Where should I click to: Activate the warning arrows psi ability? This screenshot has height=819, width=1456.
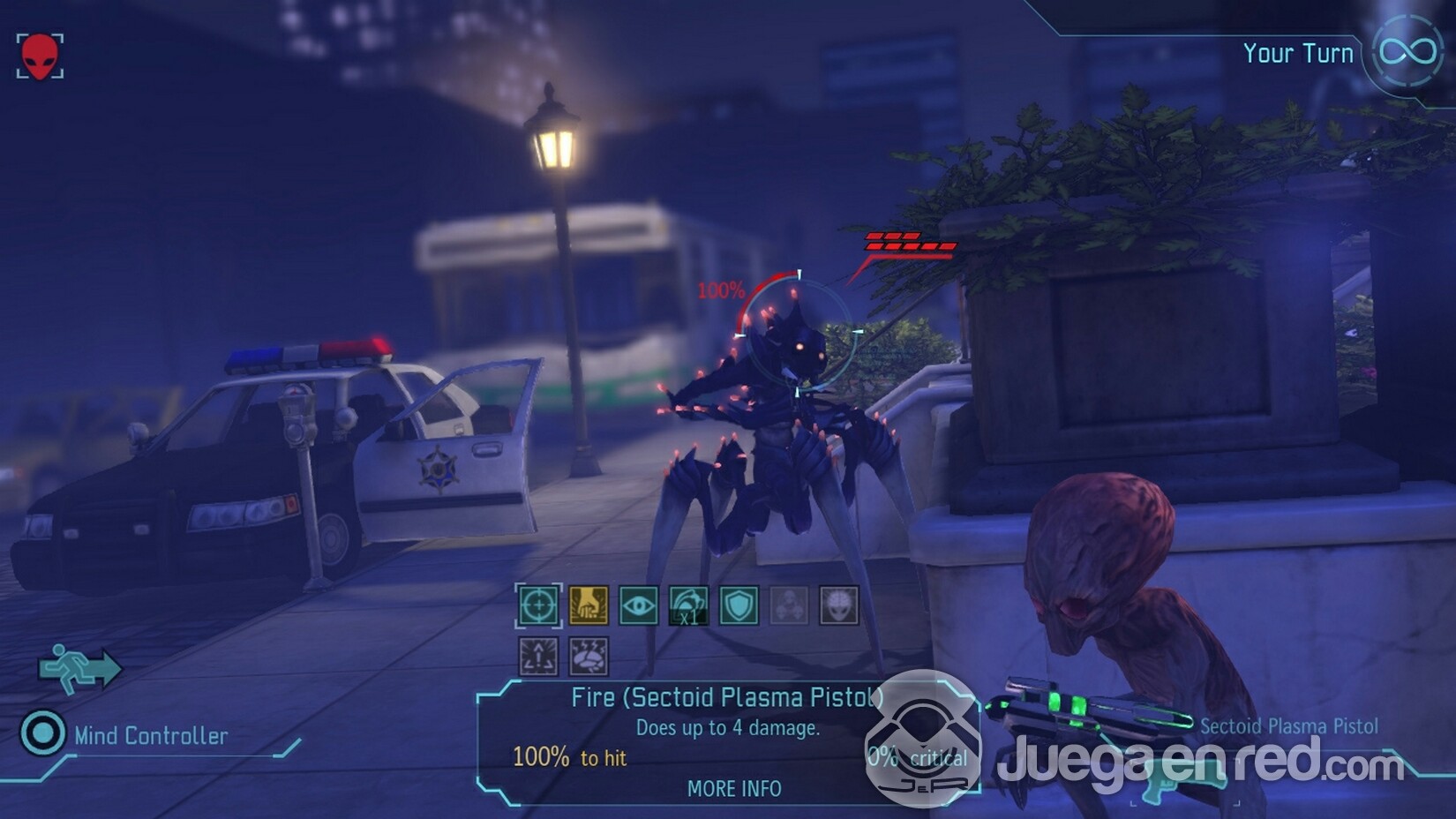pos(537,657)
